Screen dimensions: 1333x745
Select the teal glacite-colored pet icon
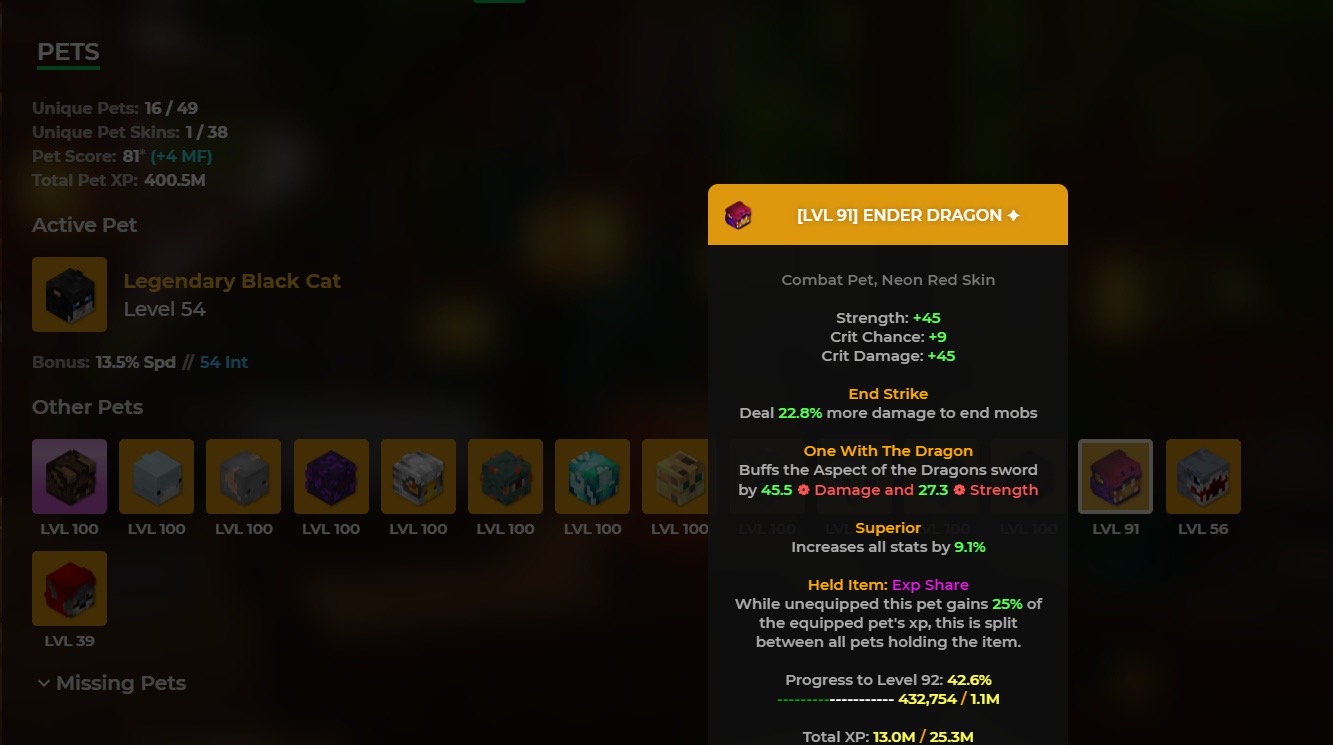592,476
